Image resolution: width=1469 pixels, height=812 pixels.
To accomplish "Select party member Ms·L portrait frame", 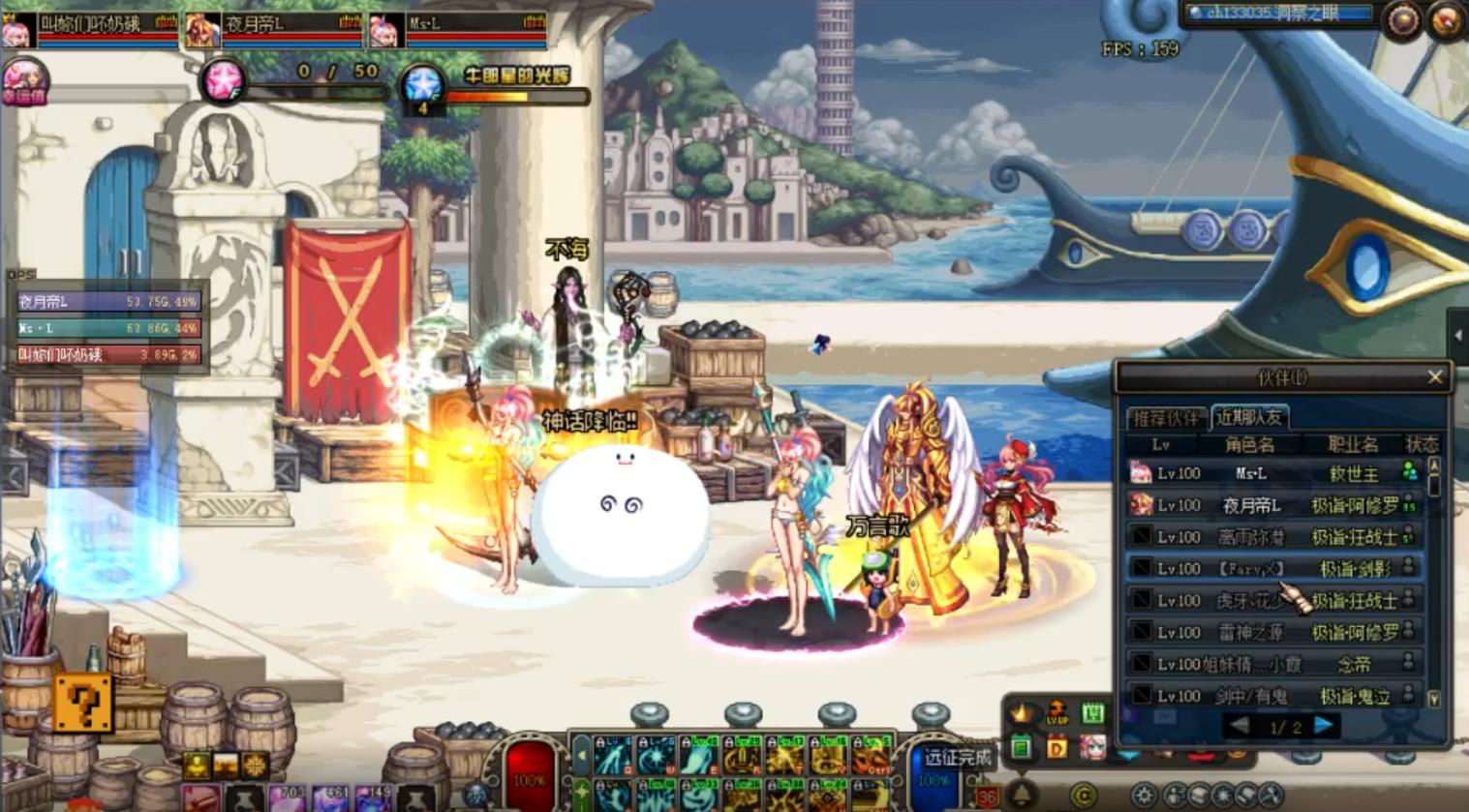I will point(386,30).
